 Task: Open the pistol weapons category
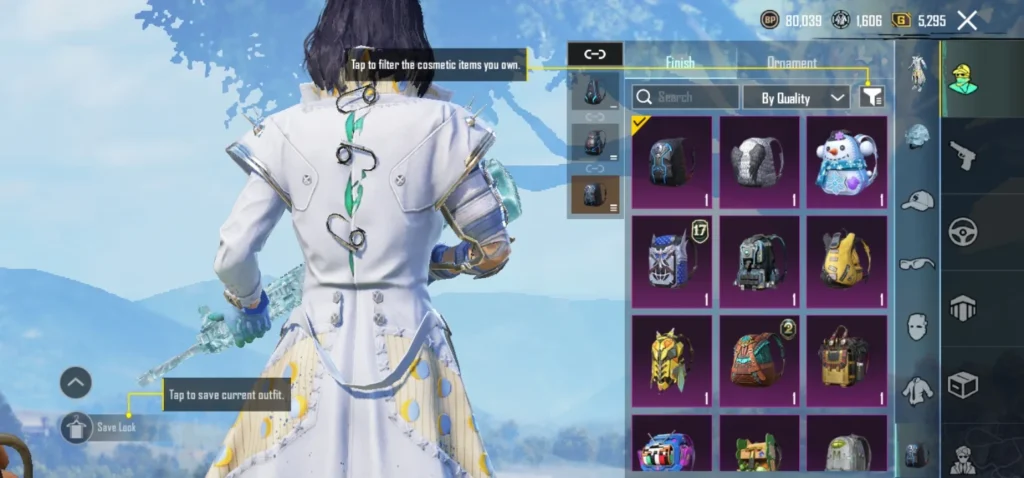click(x=962, y=155)
